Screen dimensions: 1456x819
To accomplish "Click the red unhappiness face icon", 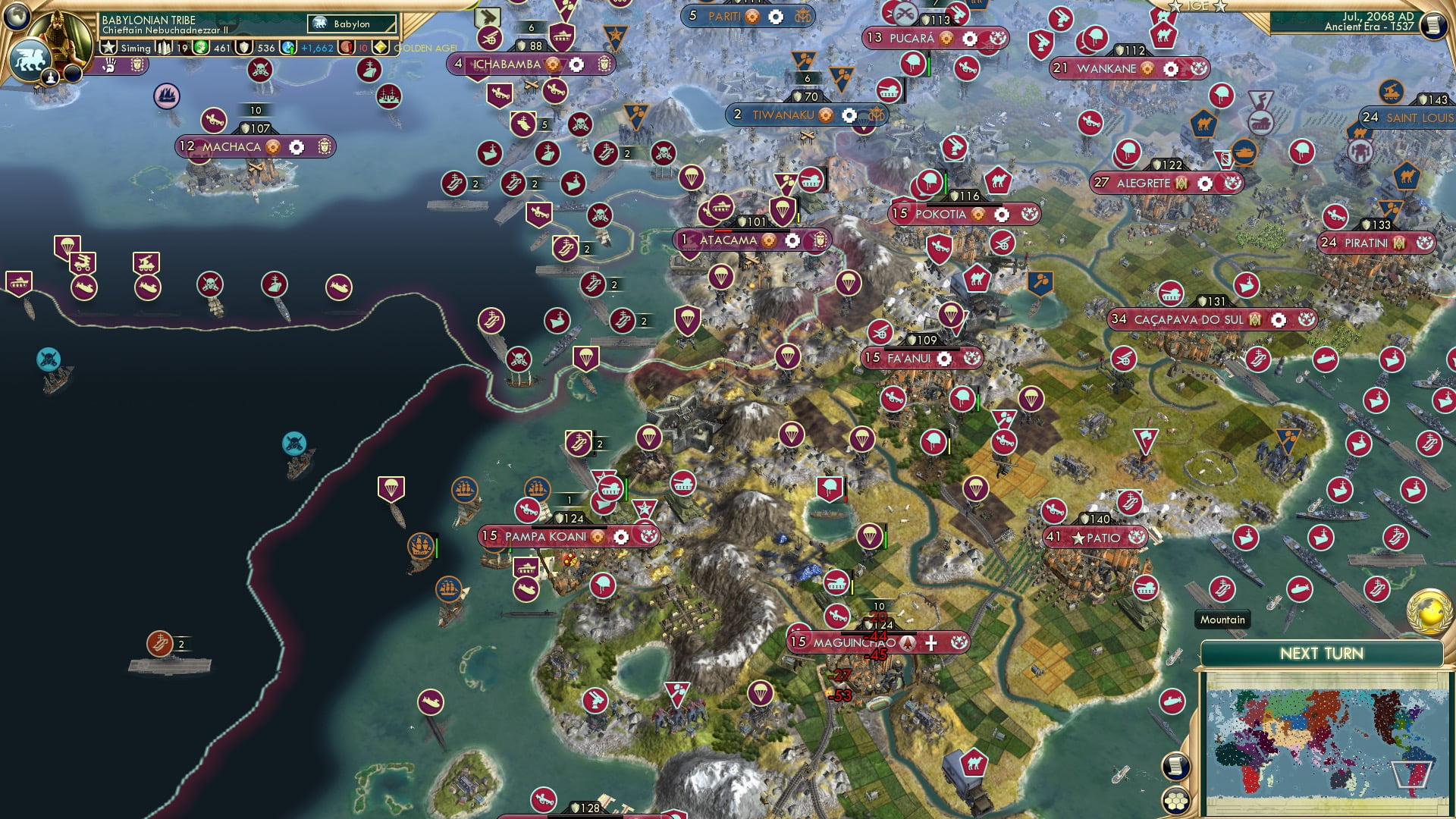I will pyautogui.click(x=347, y=47).
